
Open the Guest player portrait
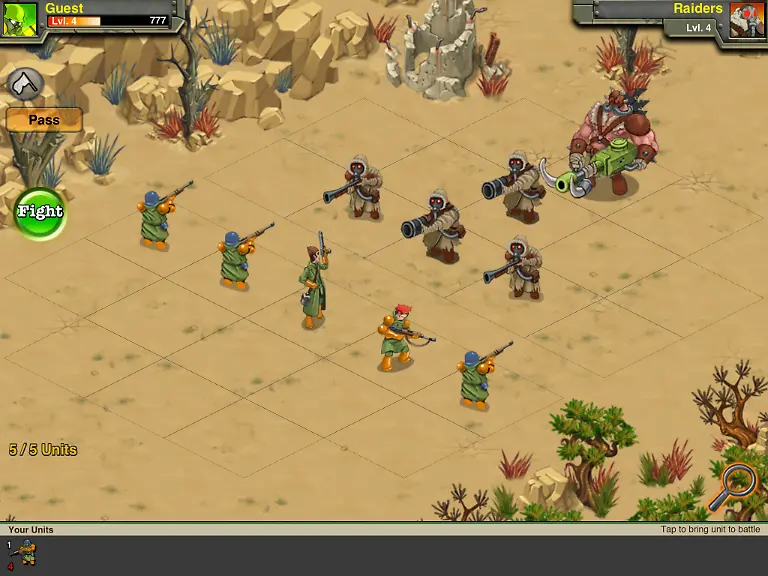pos(19,19)
